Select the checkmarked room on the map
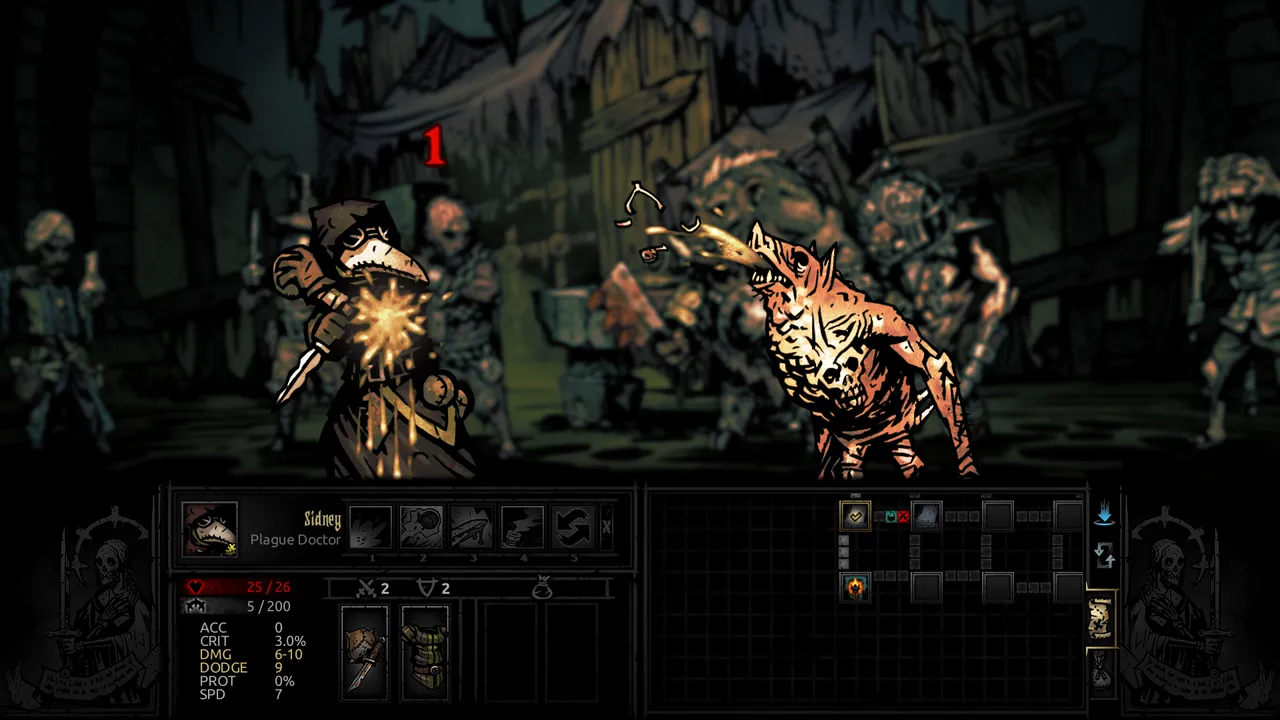This screenshot has height=720, width=1280. [x=855, y=516]
